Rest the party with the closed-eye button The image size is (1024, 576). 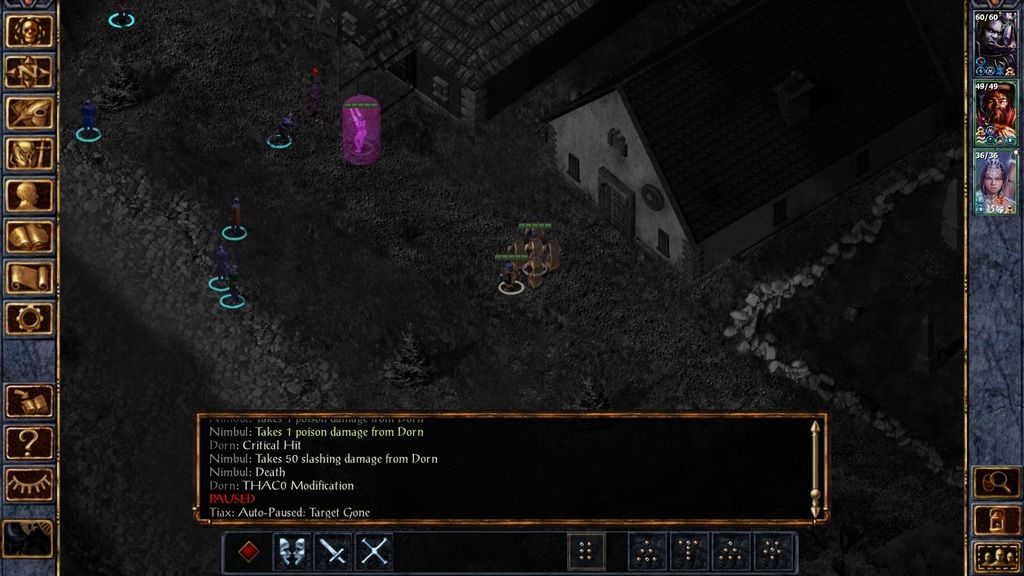(x=29, y=484)
